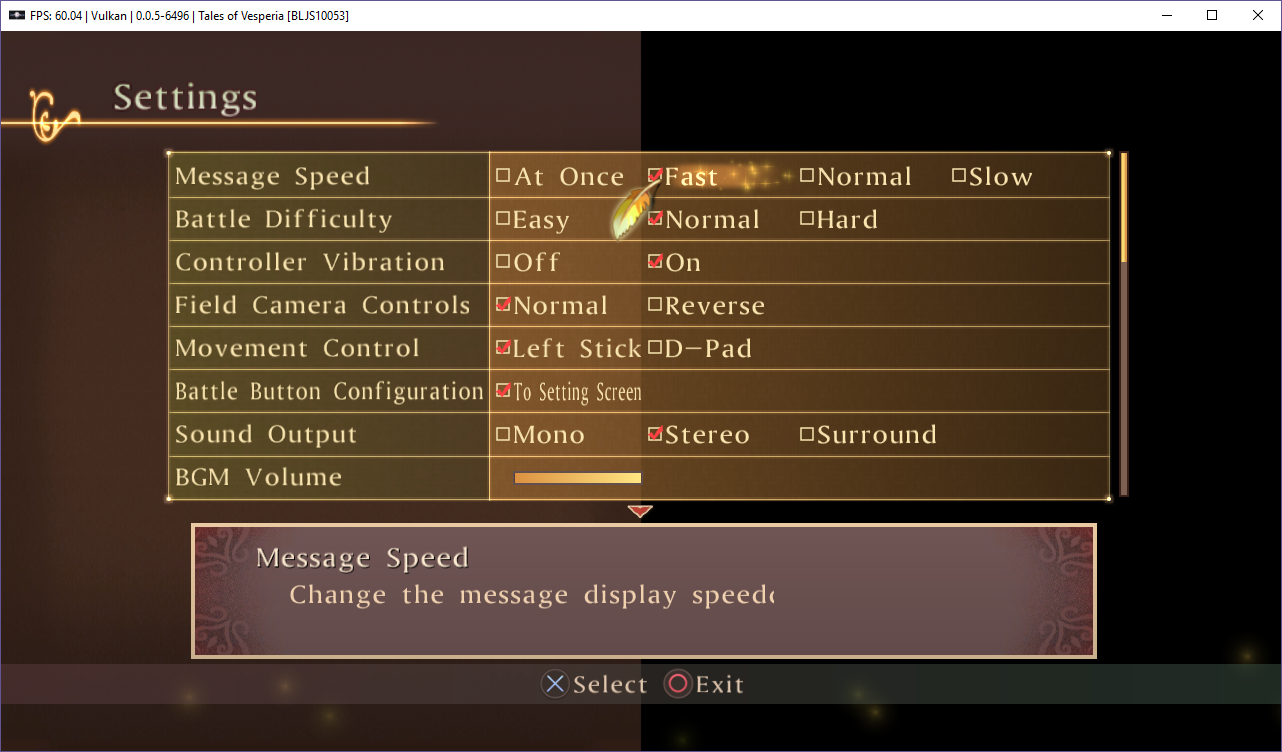Click the down arrow below the settings list
1282x752 pixels.
[640, 511]
